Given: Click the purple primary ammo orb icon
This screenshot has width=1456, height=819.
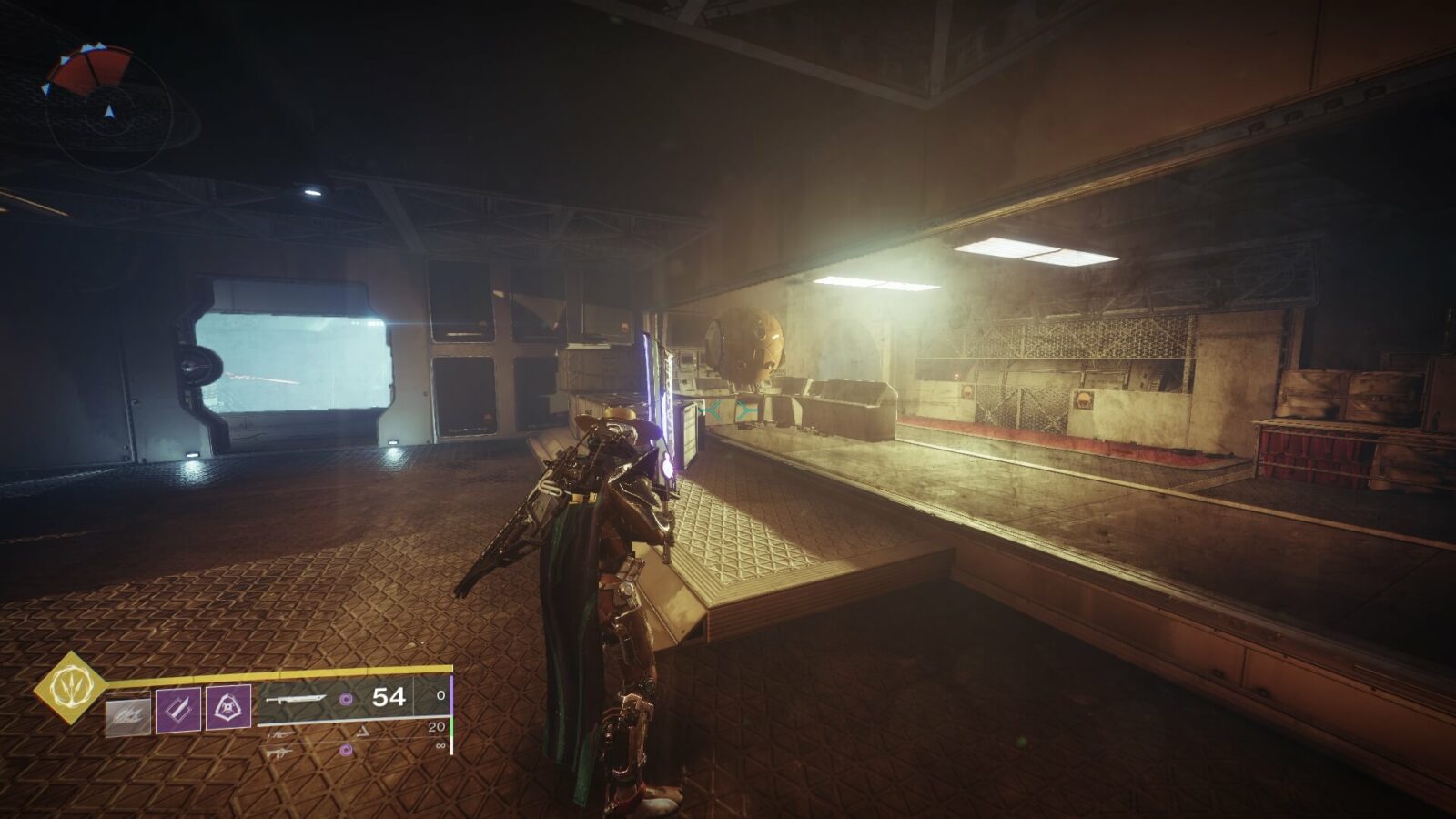Looking at the screenshot, I should click(x=348, y=699).
